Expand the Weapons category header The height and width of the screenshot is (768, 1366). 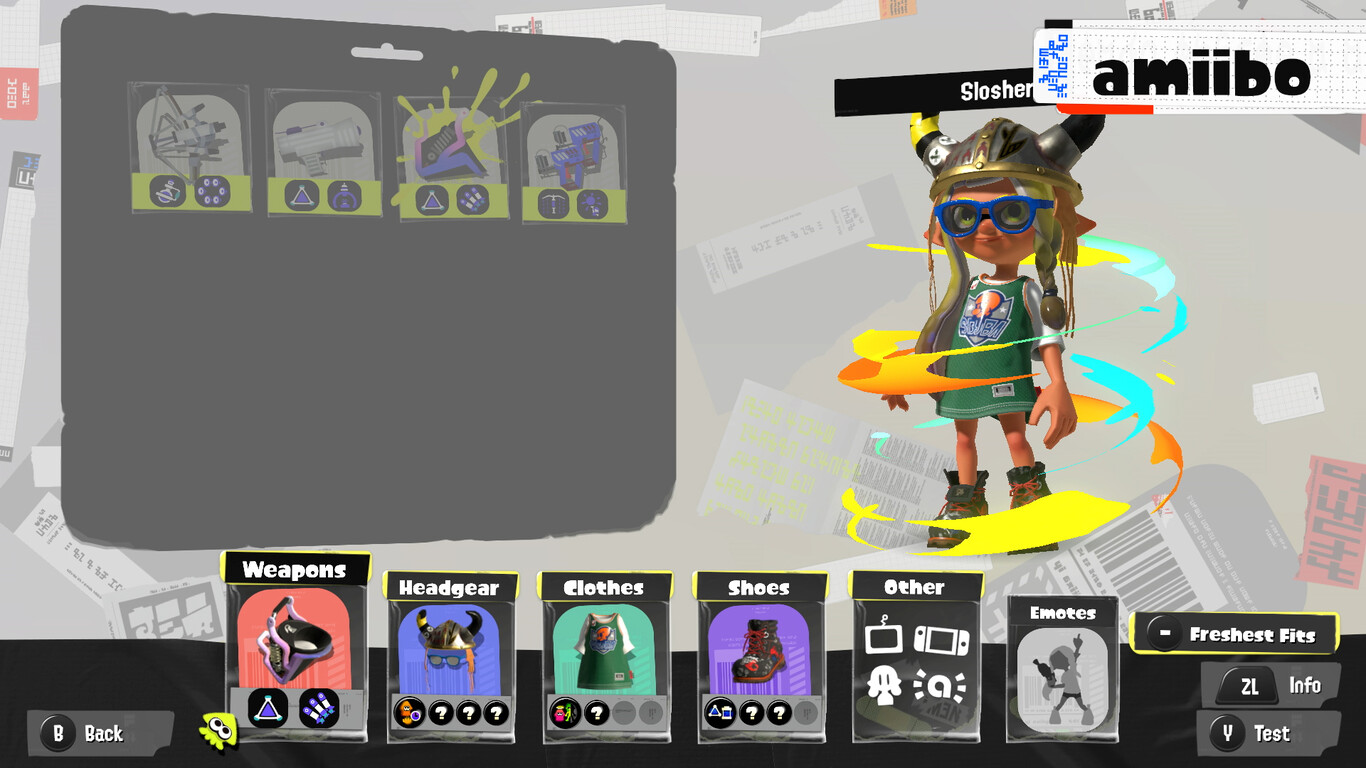(x=296, y=570)
